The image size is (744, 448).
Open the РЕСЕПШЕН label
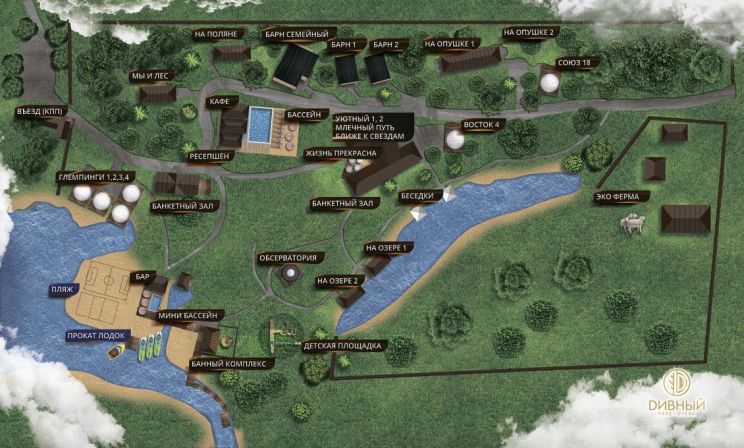click(206, 155)
